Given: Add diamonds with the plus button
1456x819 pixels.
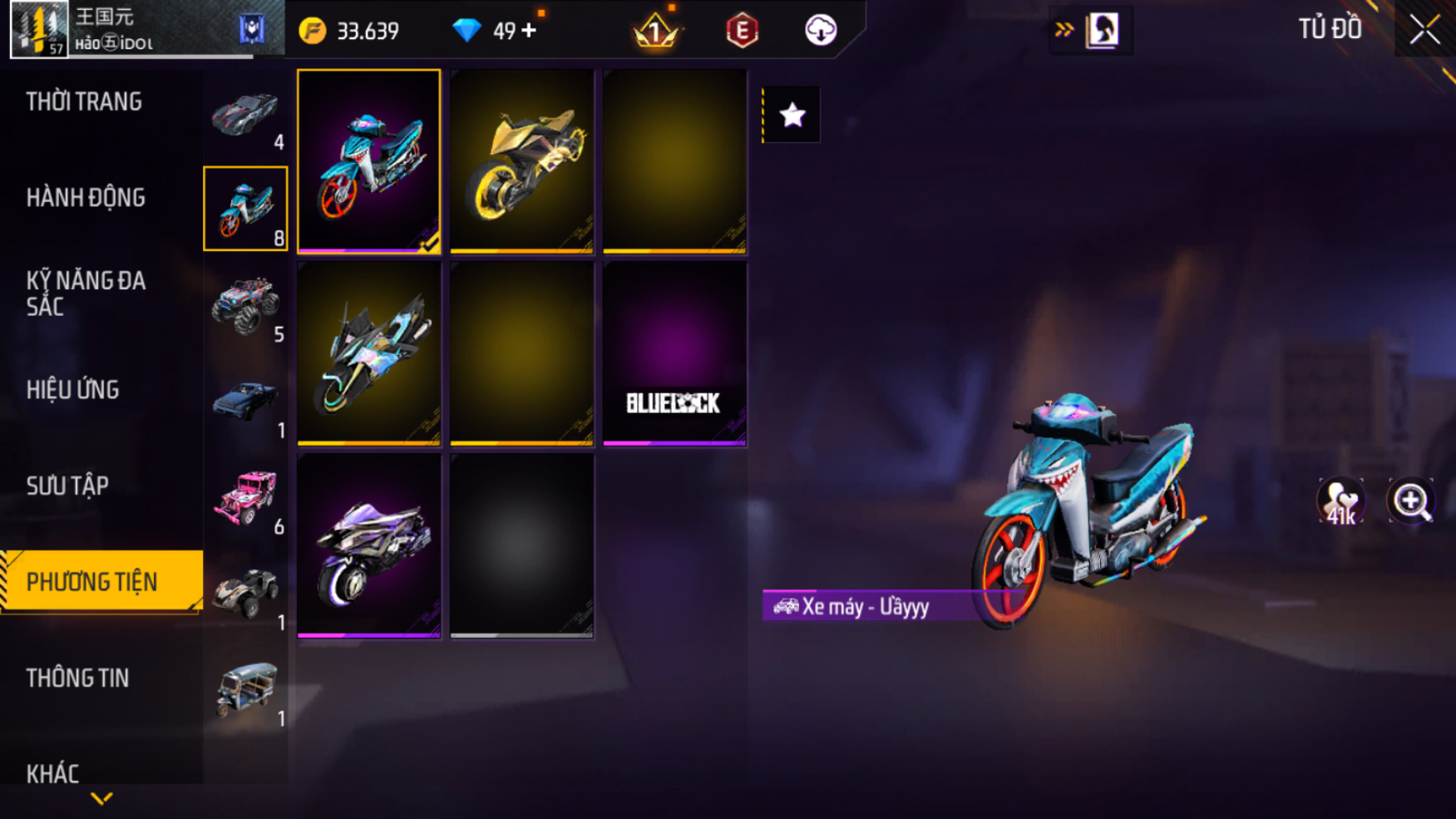Looking at the screenshot, I should [529, 31].
